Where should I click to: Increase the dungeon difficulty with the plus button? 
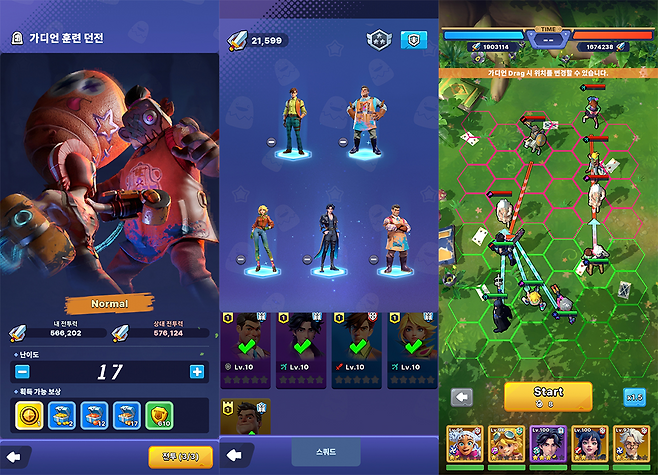pyautogui.click(x=196, y=372)
